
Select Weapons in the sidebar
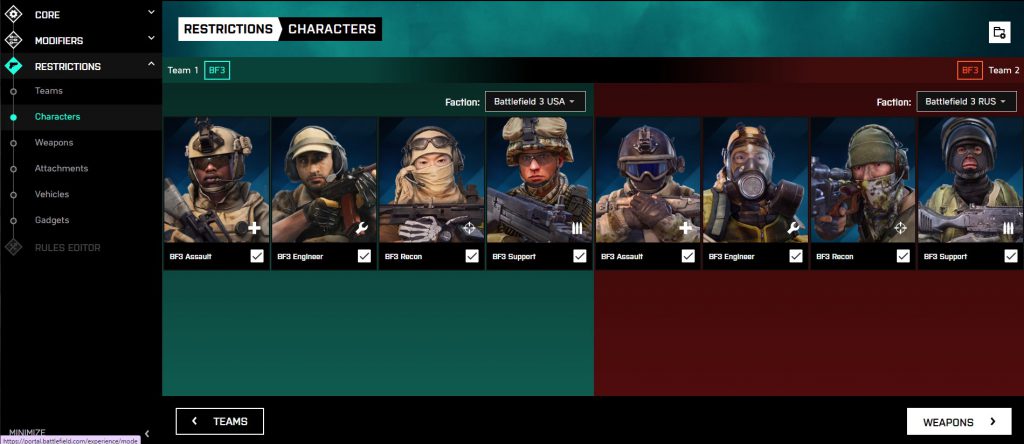(x=54, y=143)
